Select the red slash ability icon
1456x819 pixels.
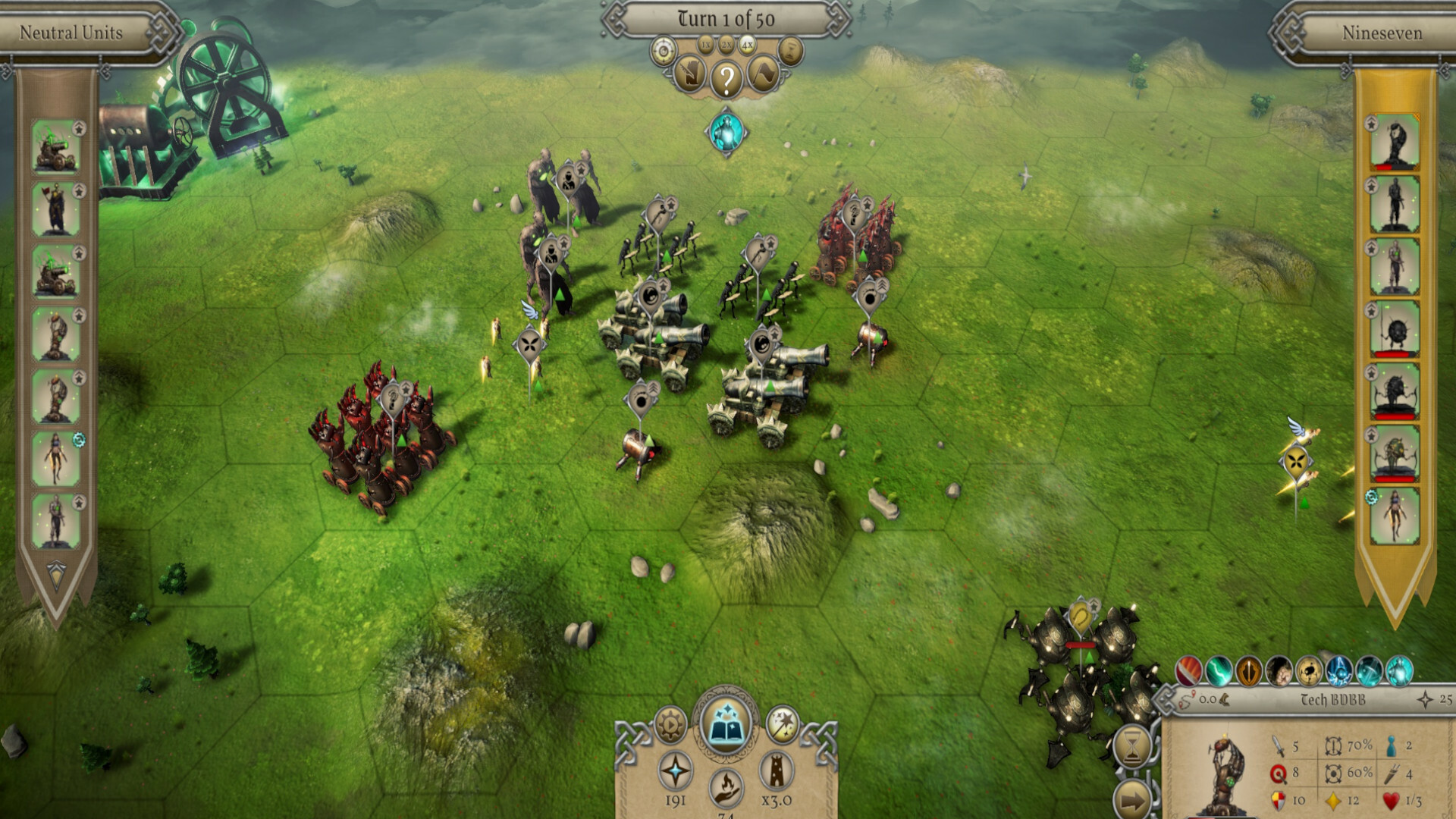[x=1188, y=671]
